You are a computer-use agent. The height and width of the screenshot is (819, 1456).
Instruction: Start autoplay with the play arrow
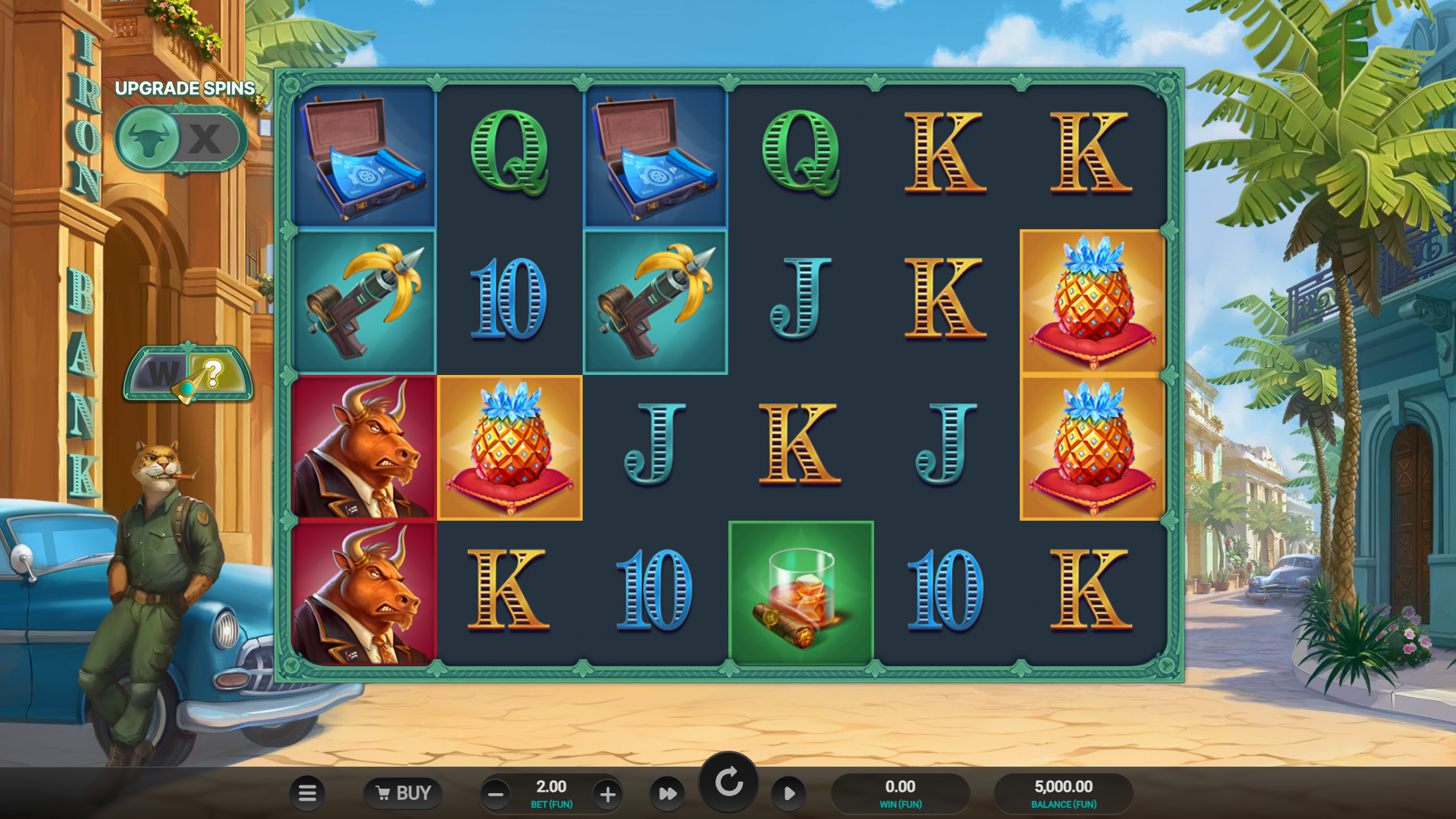788,793
